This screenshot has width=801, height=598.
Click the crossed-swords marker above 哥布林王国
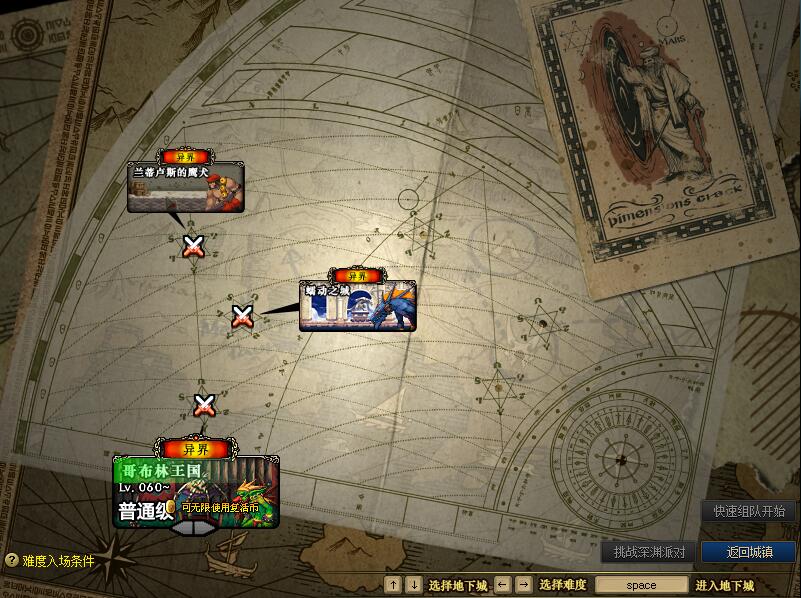pos(204,405)
